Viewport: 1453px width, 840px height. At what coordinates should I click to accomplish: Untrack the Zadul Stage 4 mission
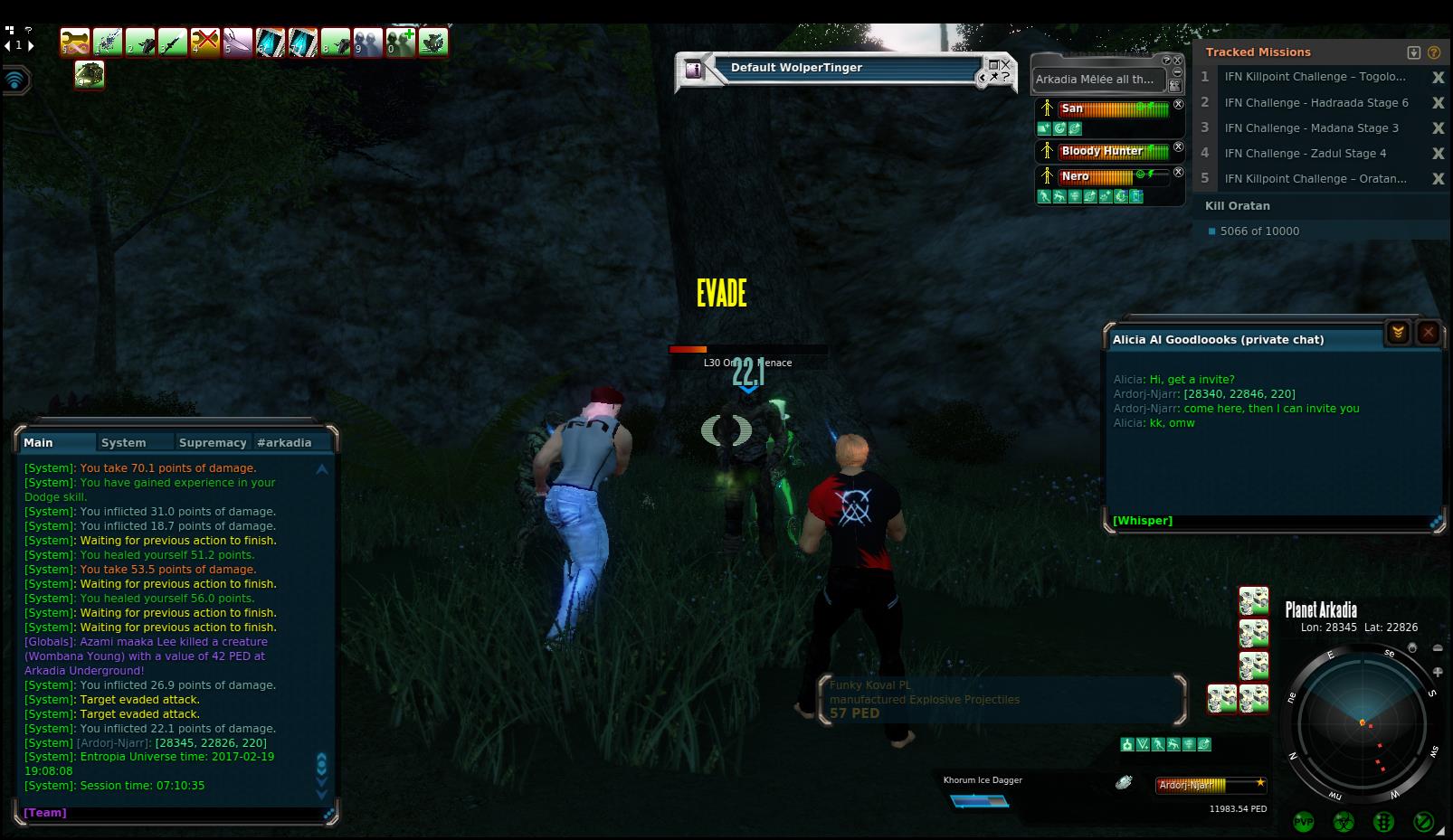point(1438,154)
